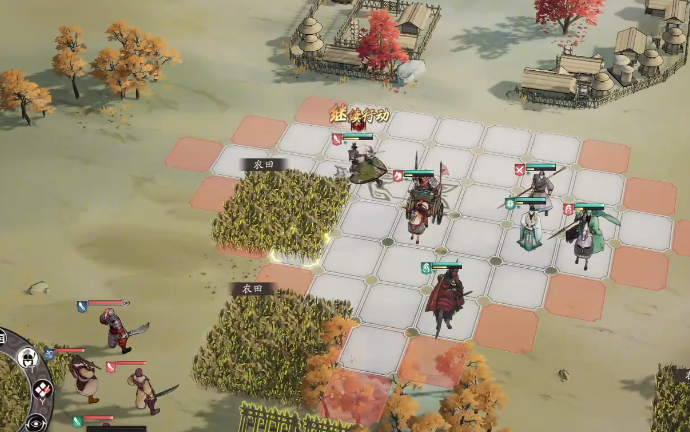The image size is (690, 432).
Task: Select the red-caped warrior unit
Action: coord(441,296)
